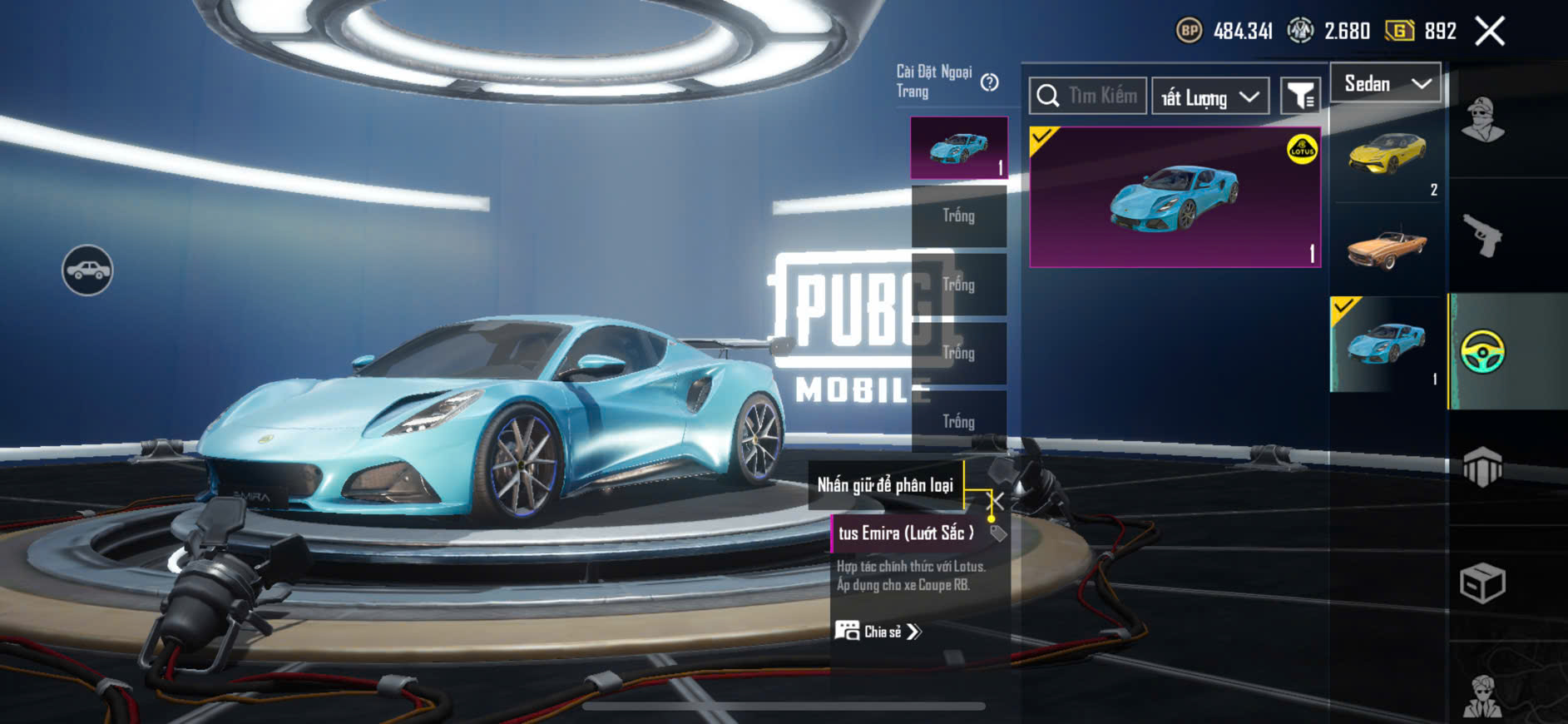Choose the orange convertible thumbnail
The height and width of the screenshot is (724, 1568).
(1387, 249)
